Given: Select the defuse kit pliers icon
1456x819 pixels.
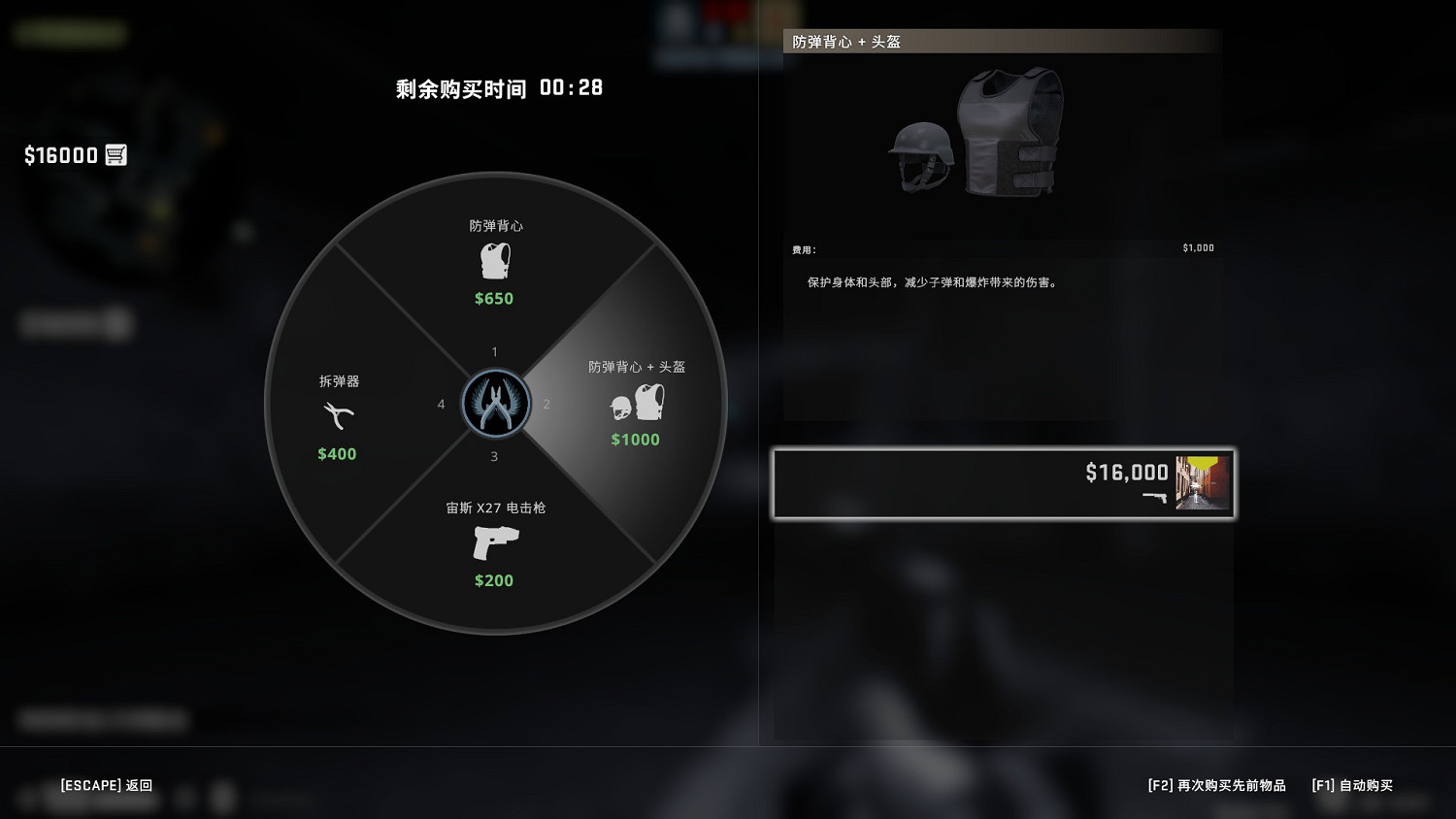Looking at the screenshot, I should tap(336, 415).
